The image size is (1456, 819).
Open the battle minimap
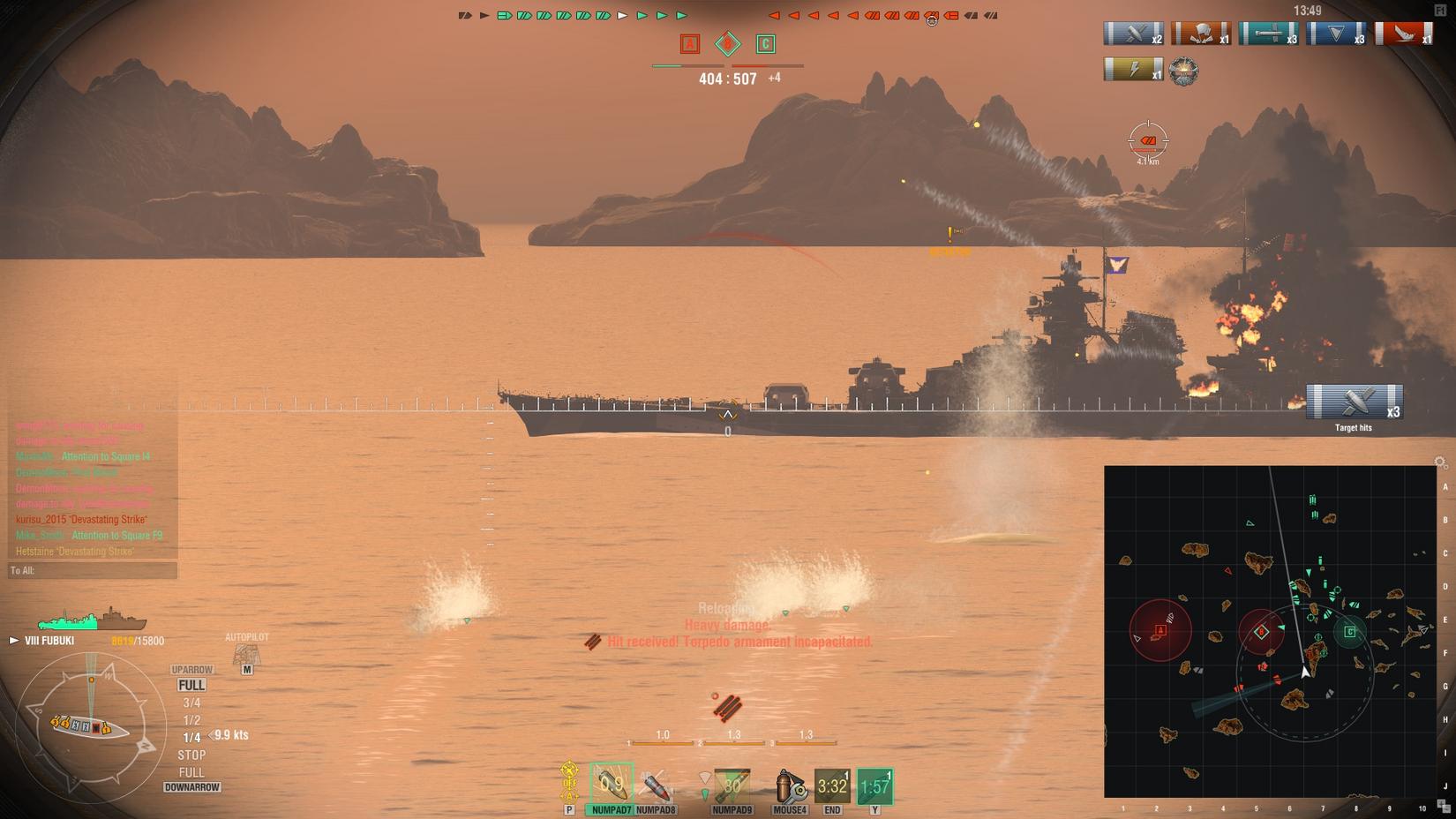click(x=1270, y=631)
